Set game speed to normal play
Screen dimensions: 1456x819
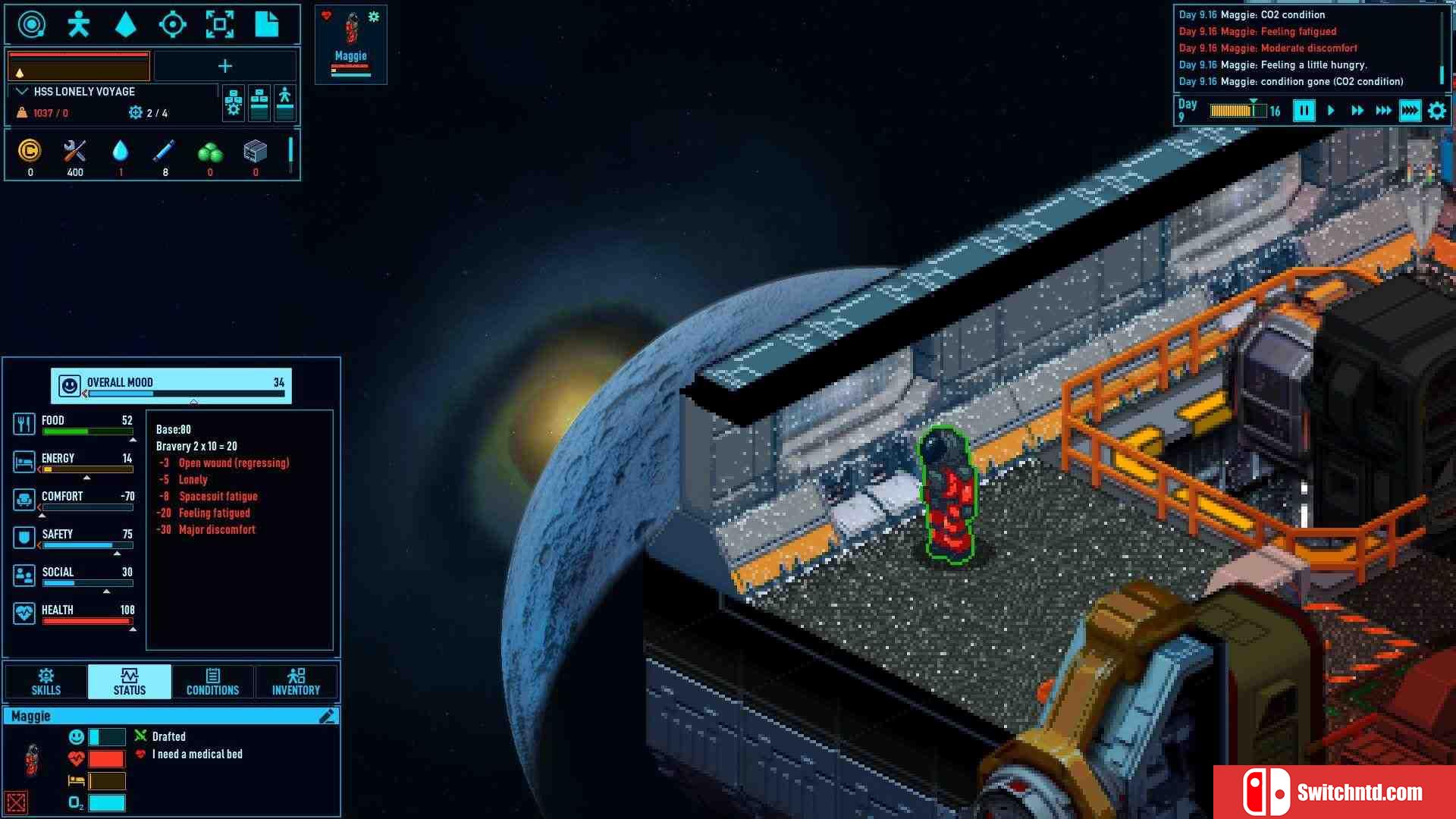[1331, 111]
